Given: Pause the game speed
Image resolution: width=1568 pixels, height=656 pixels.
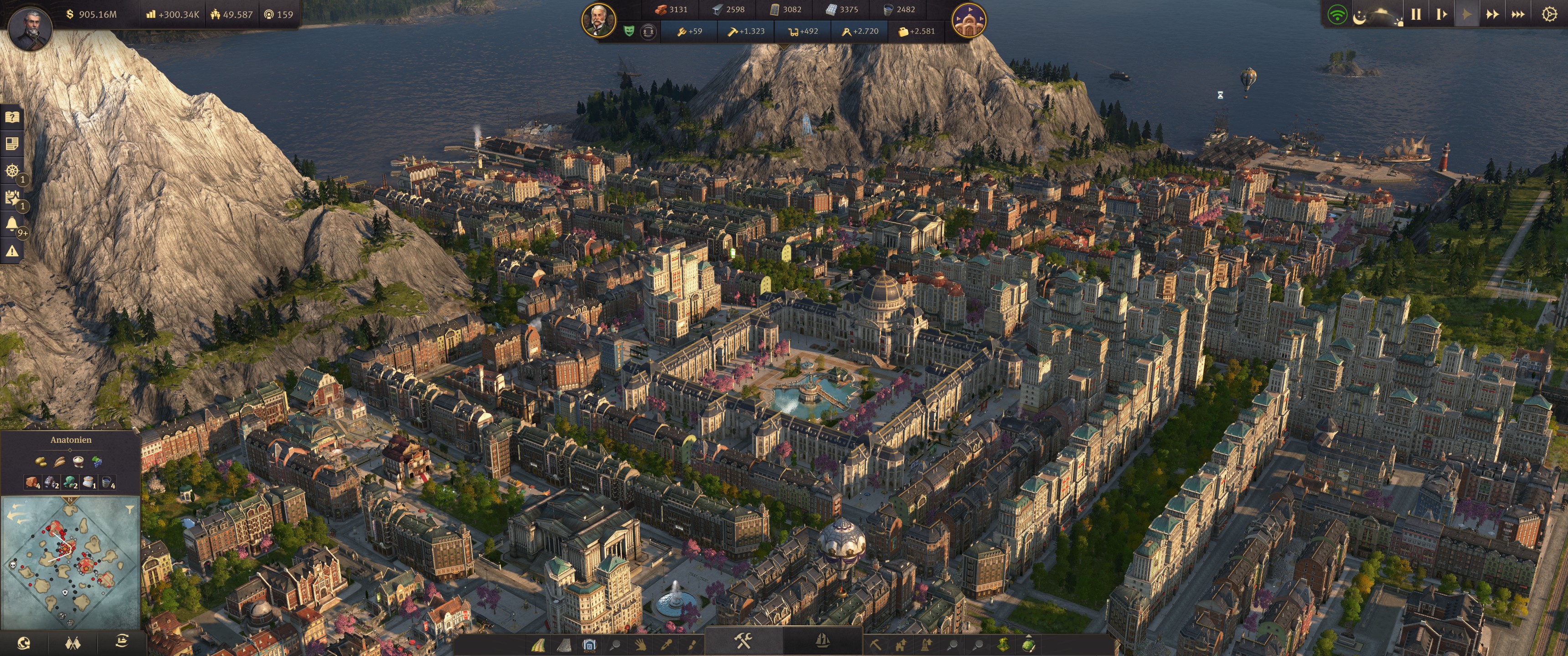Looking at the screenshot, I should pos(1416,14).
